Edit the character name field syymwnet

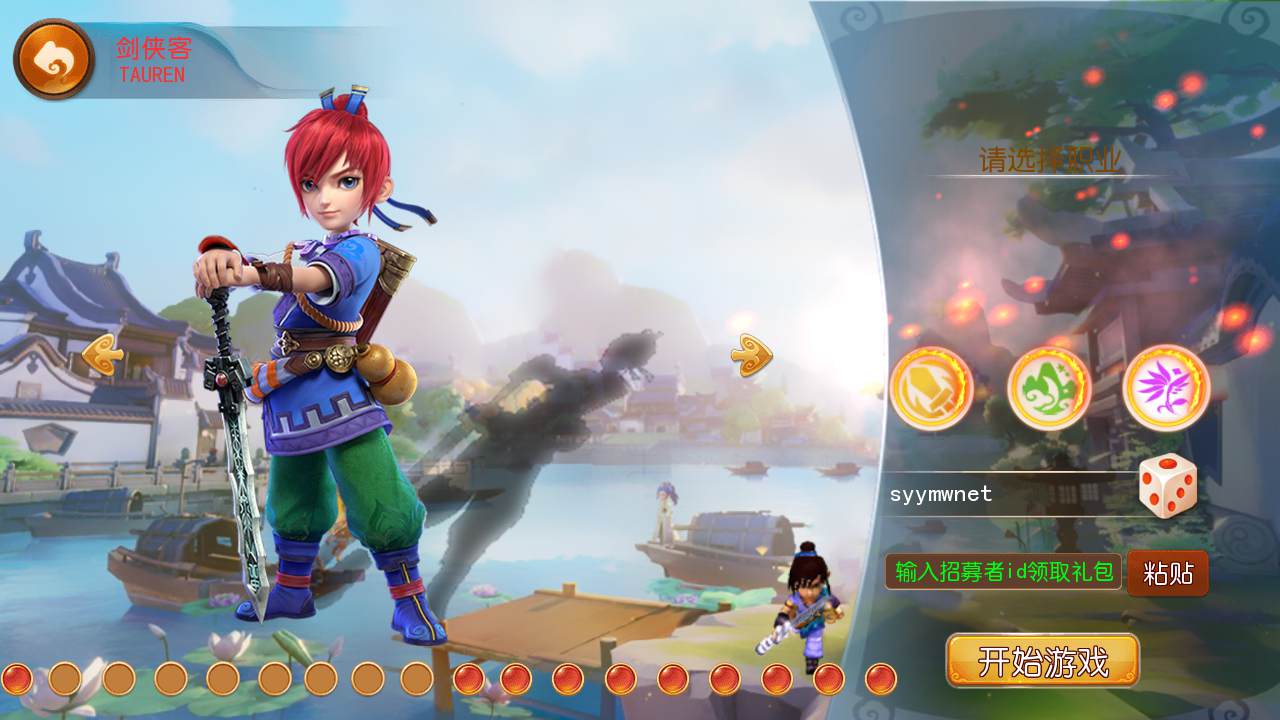(x=1005, y=494)
